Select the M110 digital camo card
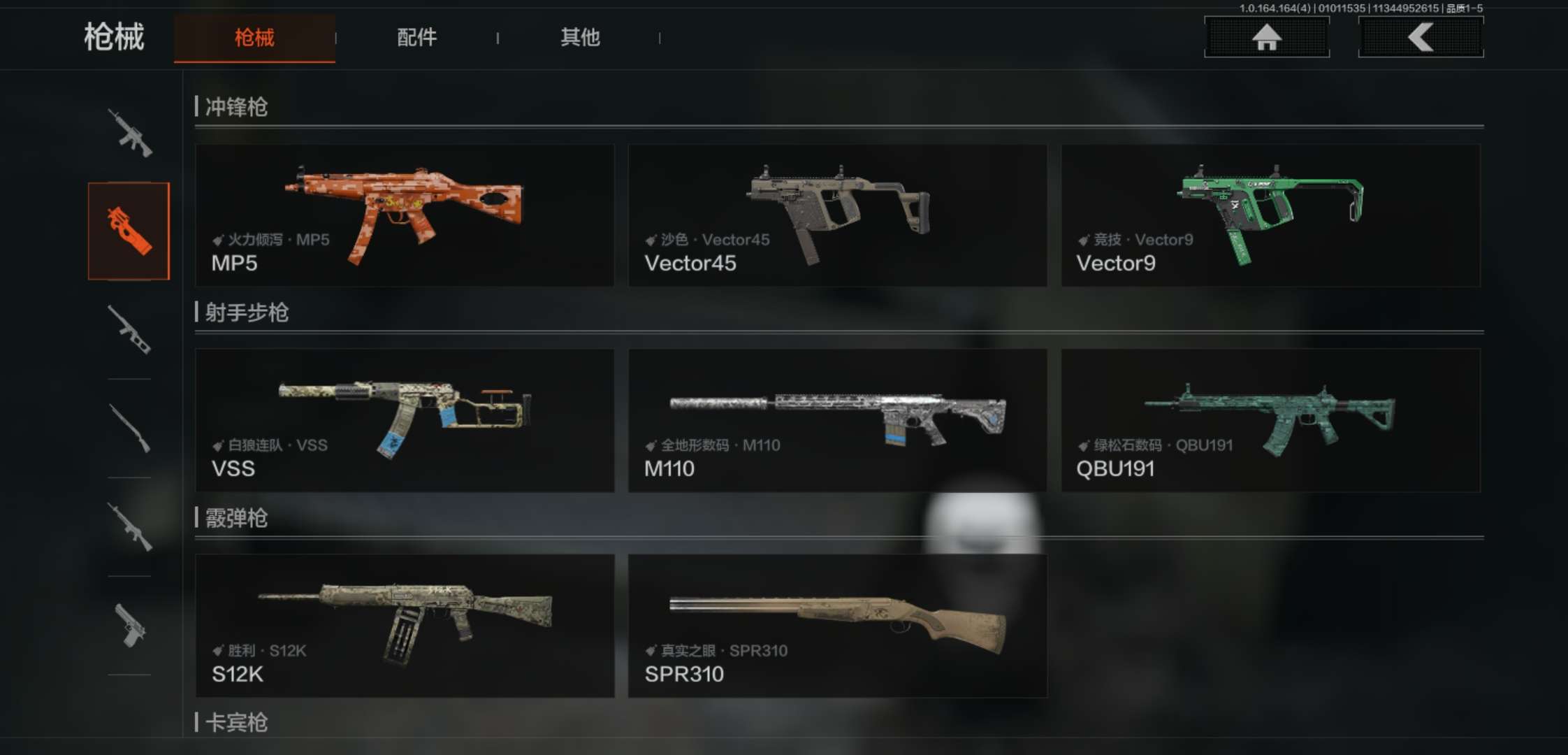 pos(837,420)
